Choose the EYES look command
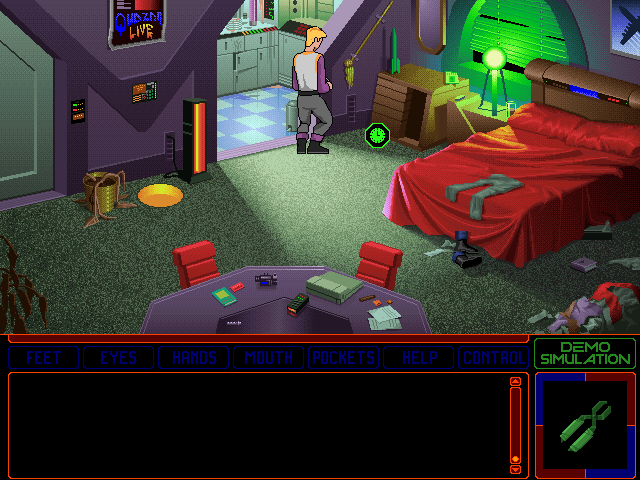This screenshot has height=480, width=640. [x=119, y=358]
